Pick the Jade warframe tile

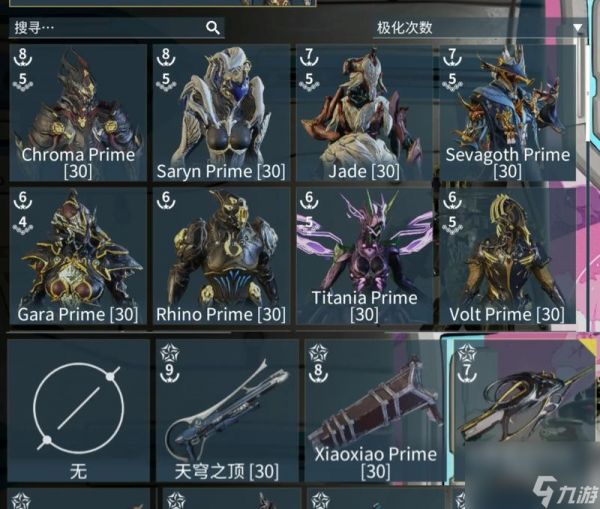(x=364, y=112)
